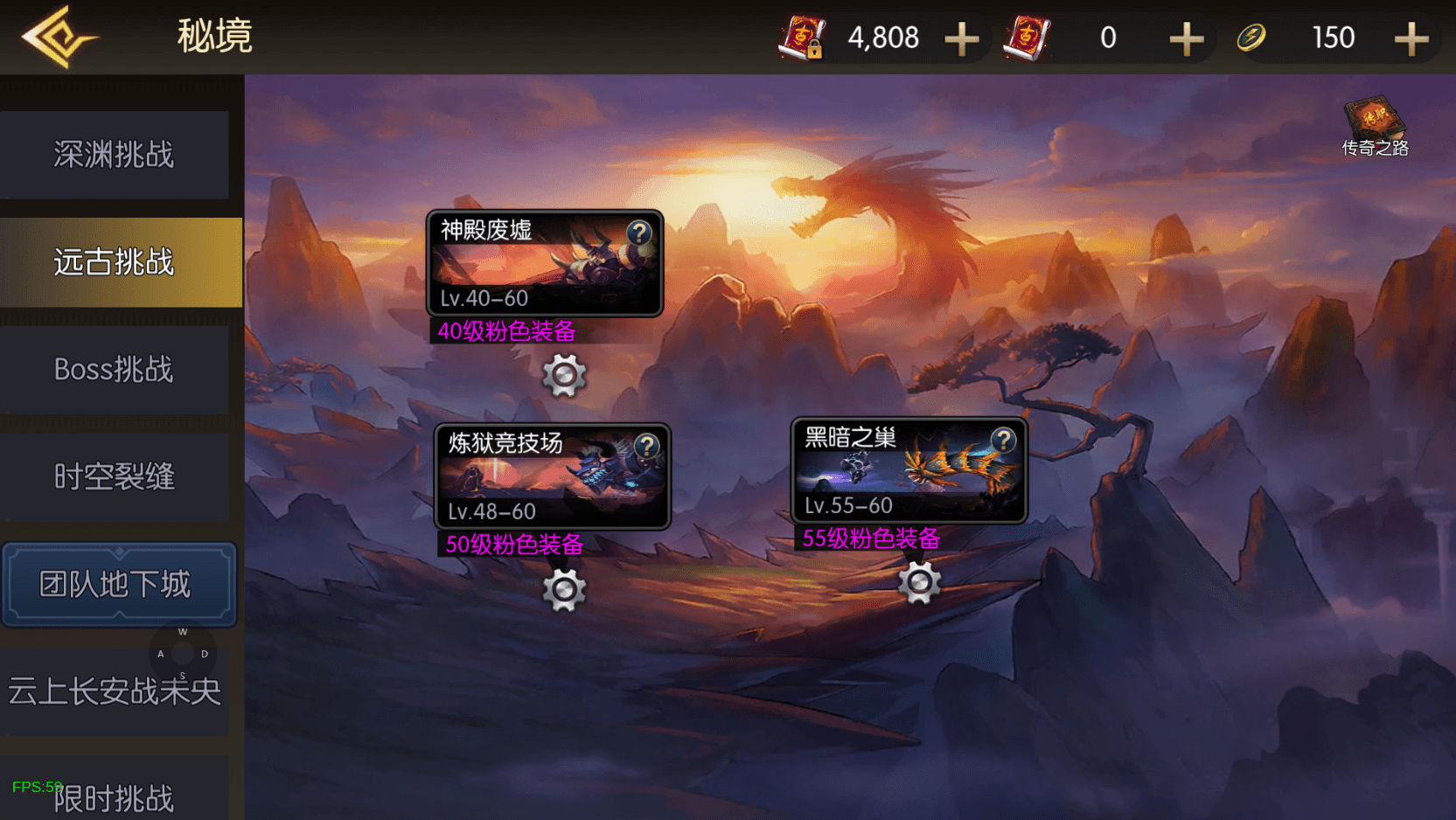Show help for 神殿废墟 question mark
This screenshot has height=820, width=1456.
tap(639, 233)
